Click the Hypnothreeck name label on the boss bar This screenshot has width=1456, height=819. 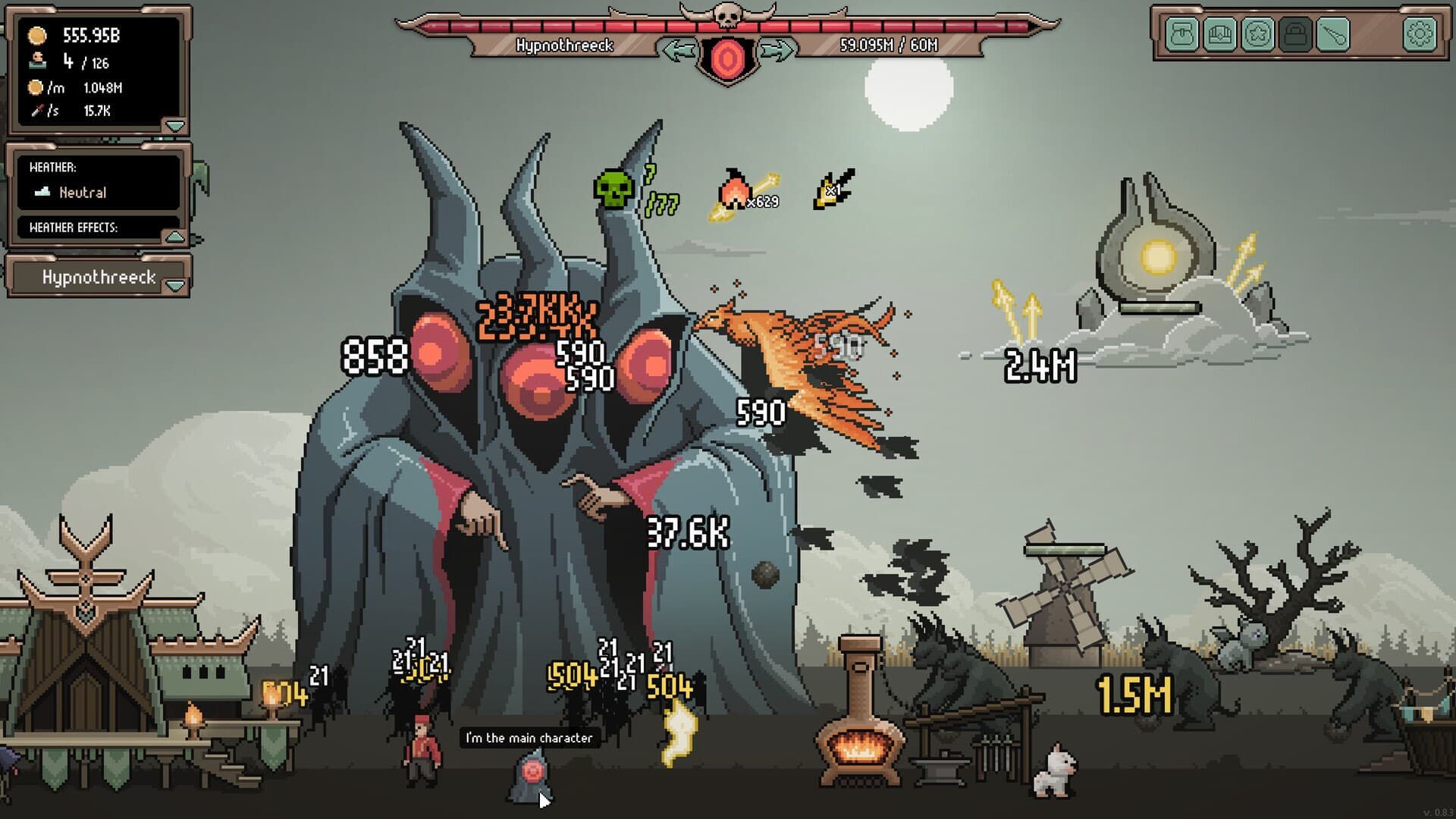click(565, 45)
